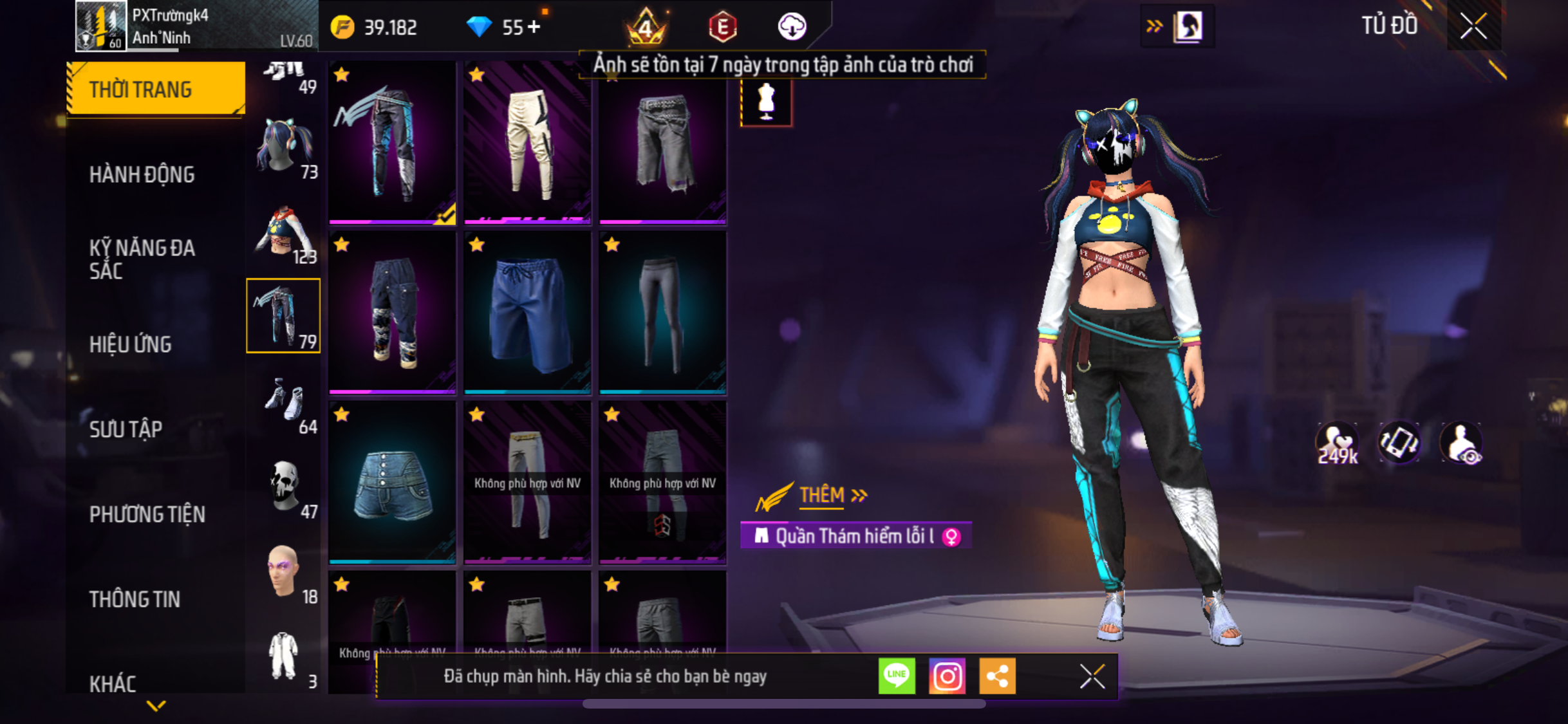Screen dimensions: 1568x724
Task: Close the wardrobe with the top X
Action: 1473,26
